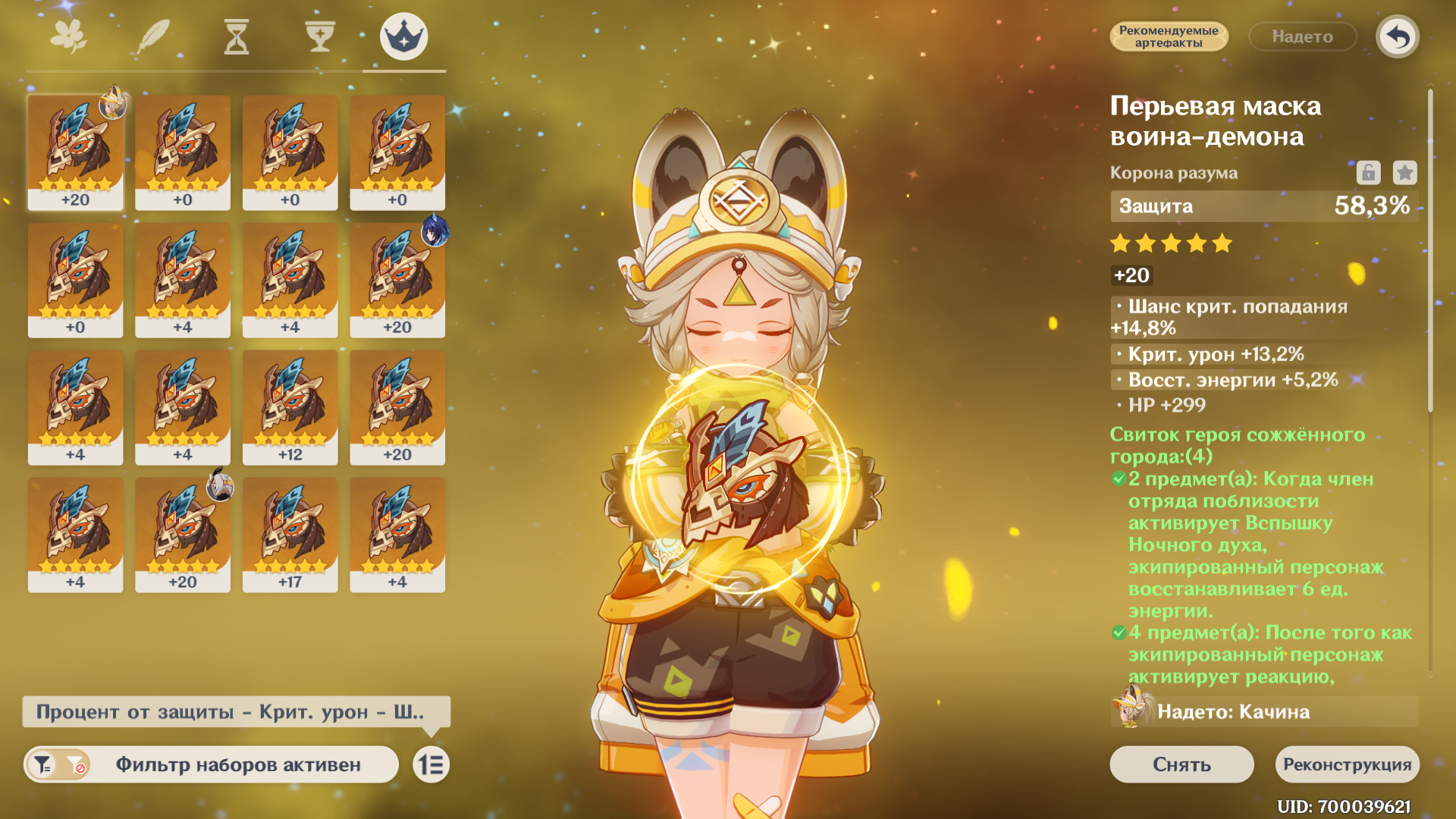Go back with the return arrow
1456x819 pixels.
coord(1397,36)
